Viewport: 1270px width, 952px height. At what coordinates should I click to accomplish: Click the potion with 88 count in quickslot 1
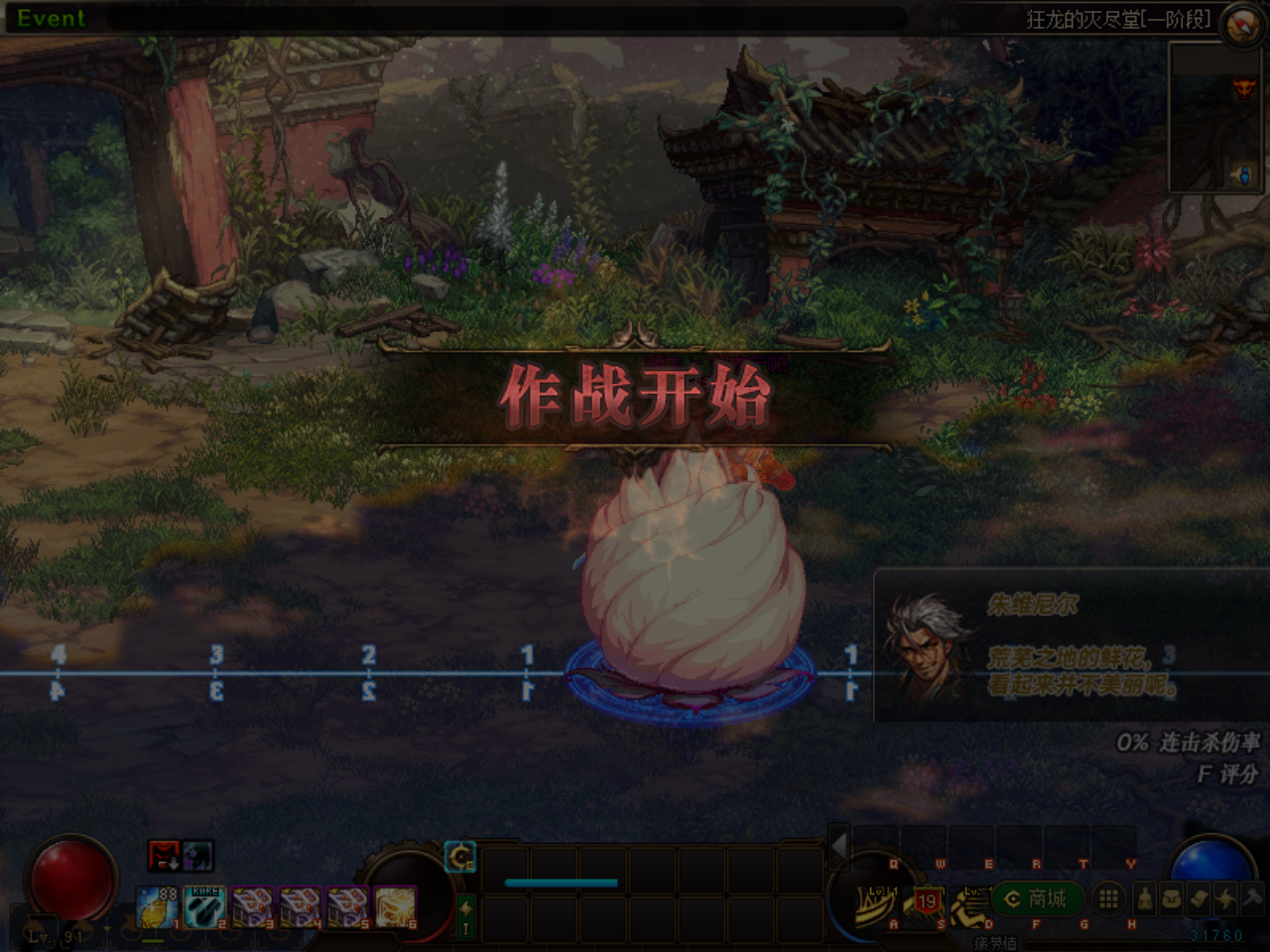156,908
